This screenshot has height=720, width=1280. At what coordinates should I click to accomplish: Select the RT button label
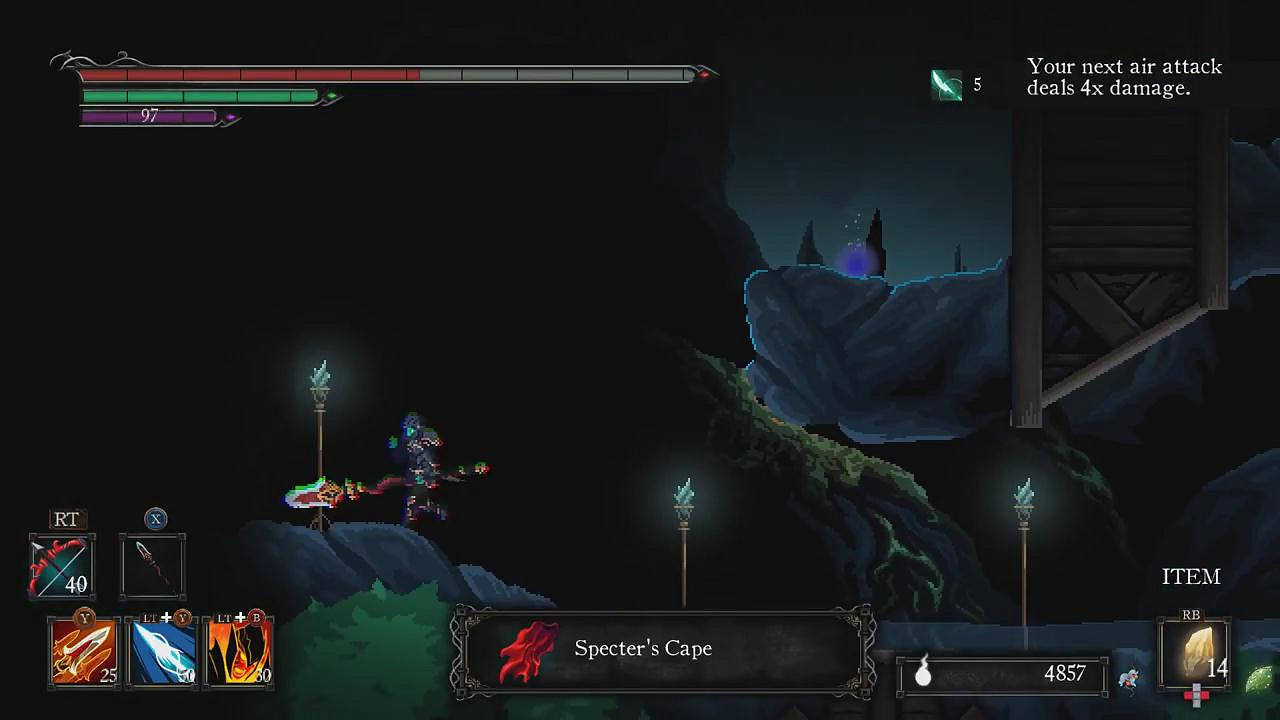(x=66, y=519)
